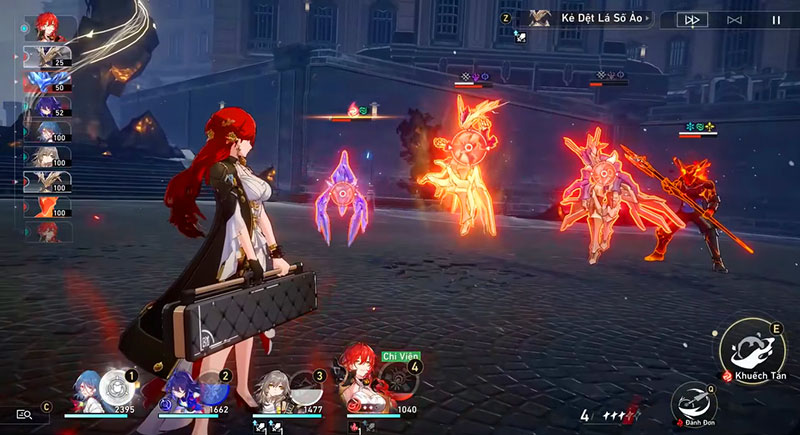Toggle the auto-battle button

(x=734, y=19)
